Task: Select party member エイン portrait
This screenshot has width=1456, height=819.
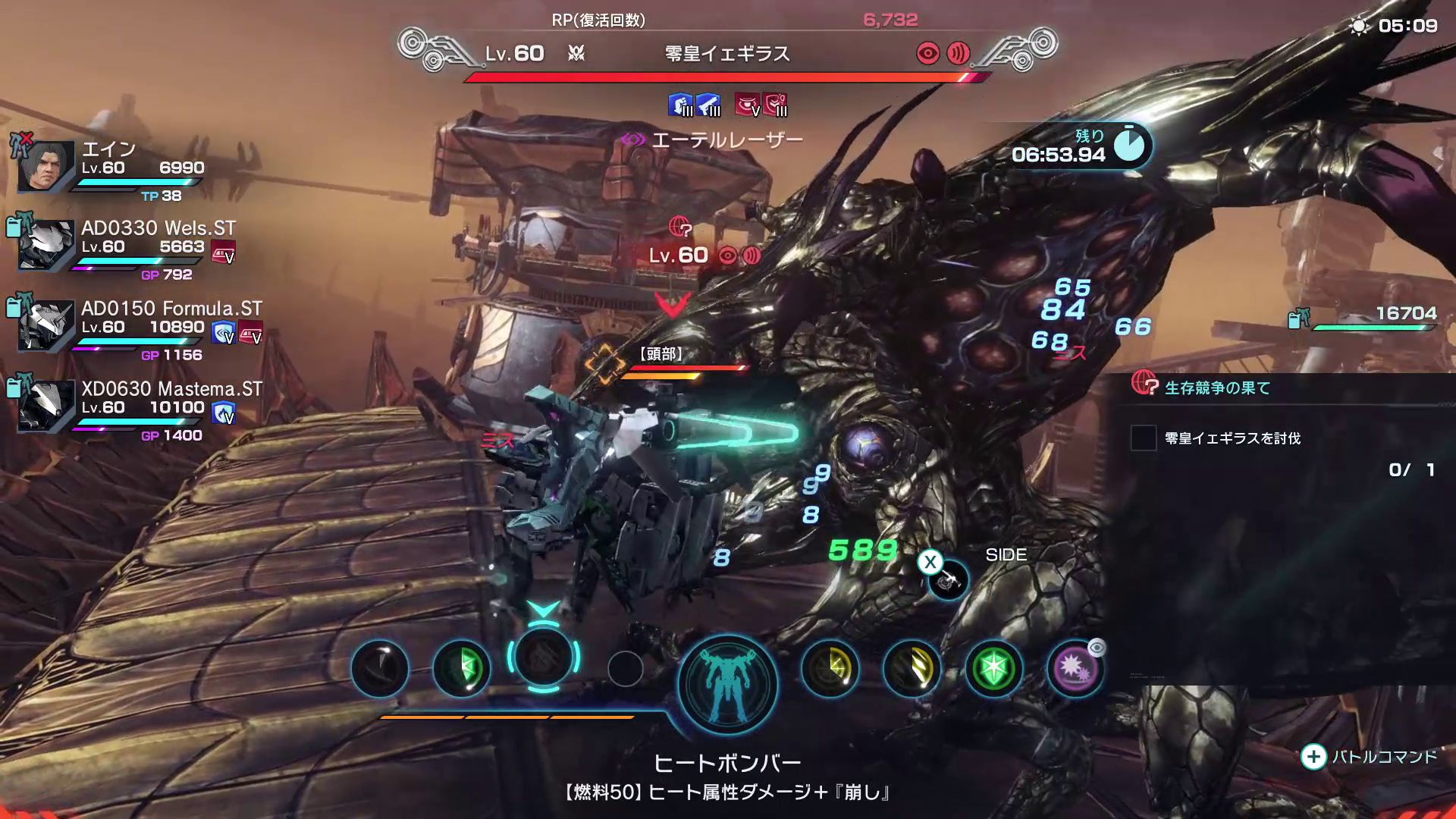Action: 47,165
